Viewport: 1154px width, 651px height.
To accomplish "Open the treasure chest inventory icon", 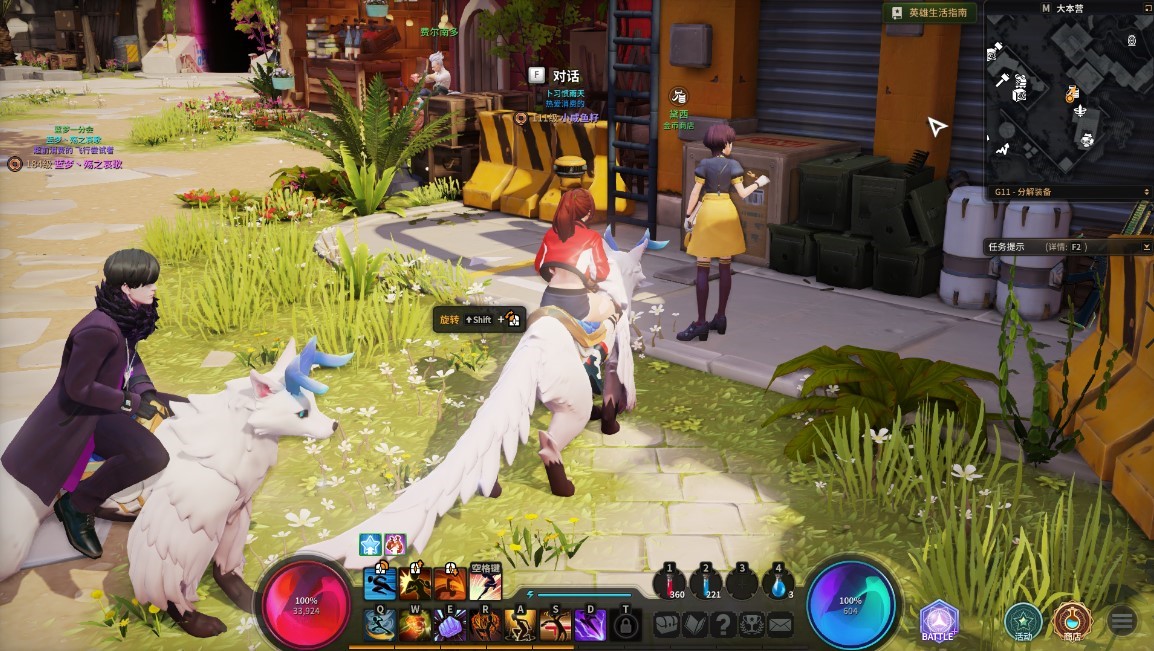I will click(x=666, y=624).
